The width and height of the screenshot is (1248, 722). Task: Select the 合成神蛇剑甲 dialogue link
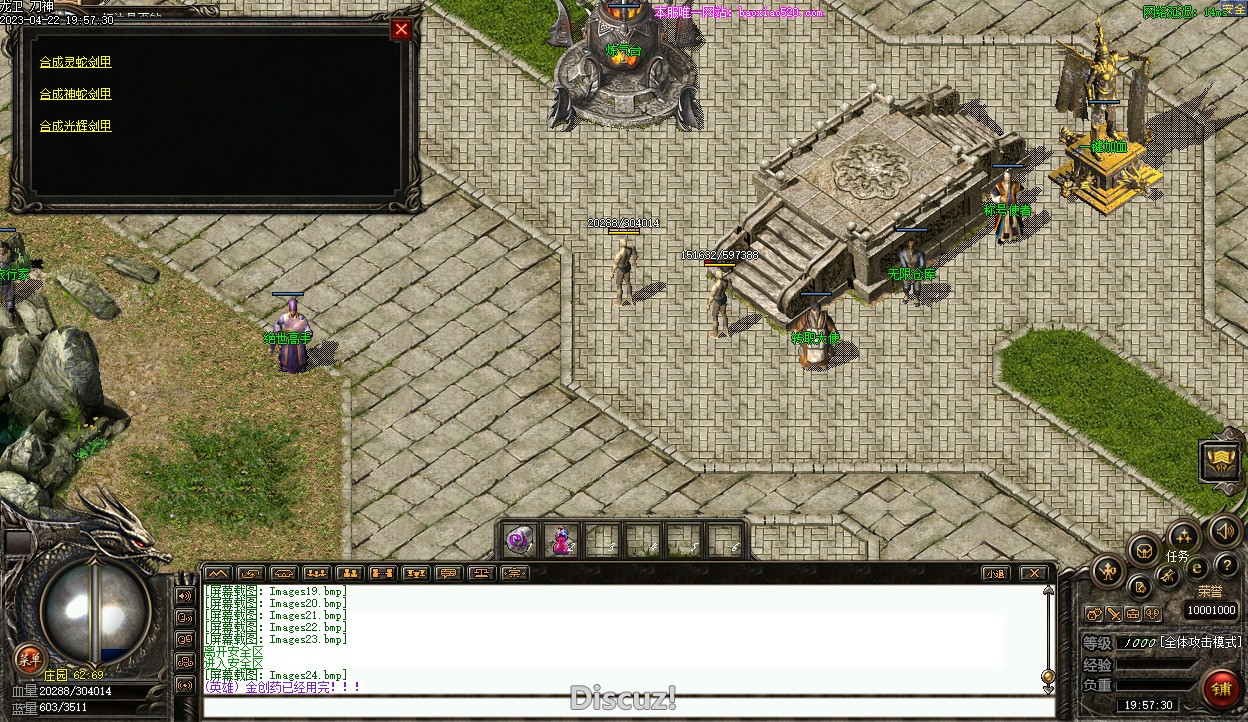pyautogui.click(x=76, y=94)
